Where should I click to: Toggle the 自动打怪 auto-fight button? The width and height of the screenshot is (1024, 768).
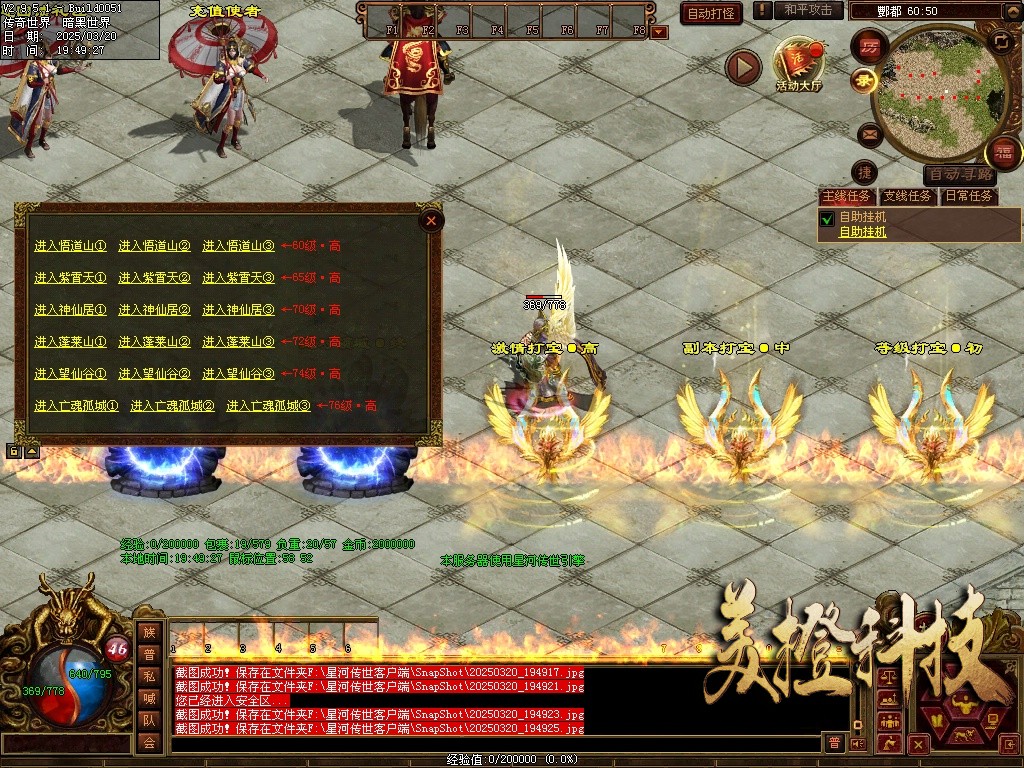coord(711,13)
